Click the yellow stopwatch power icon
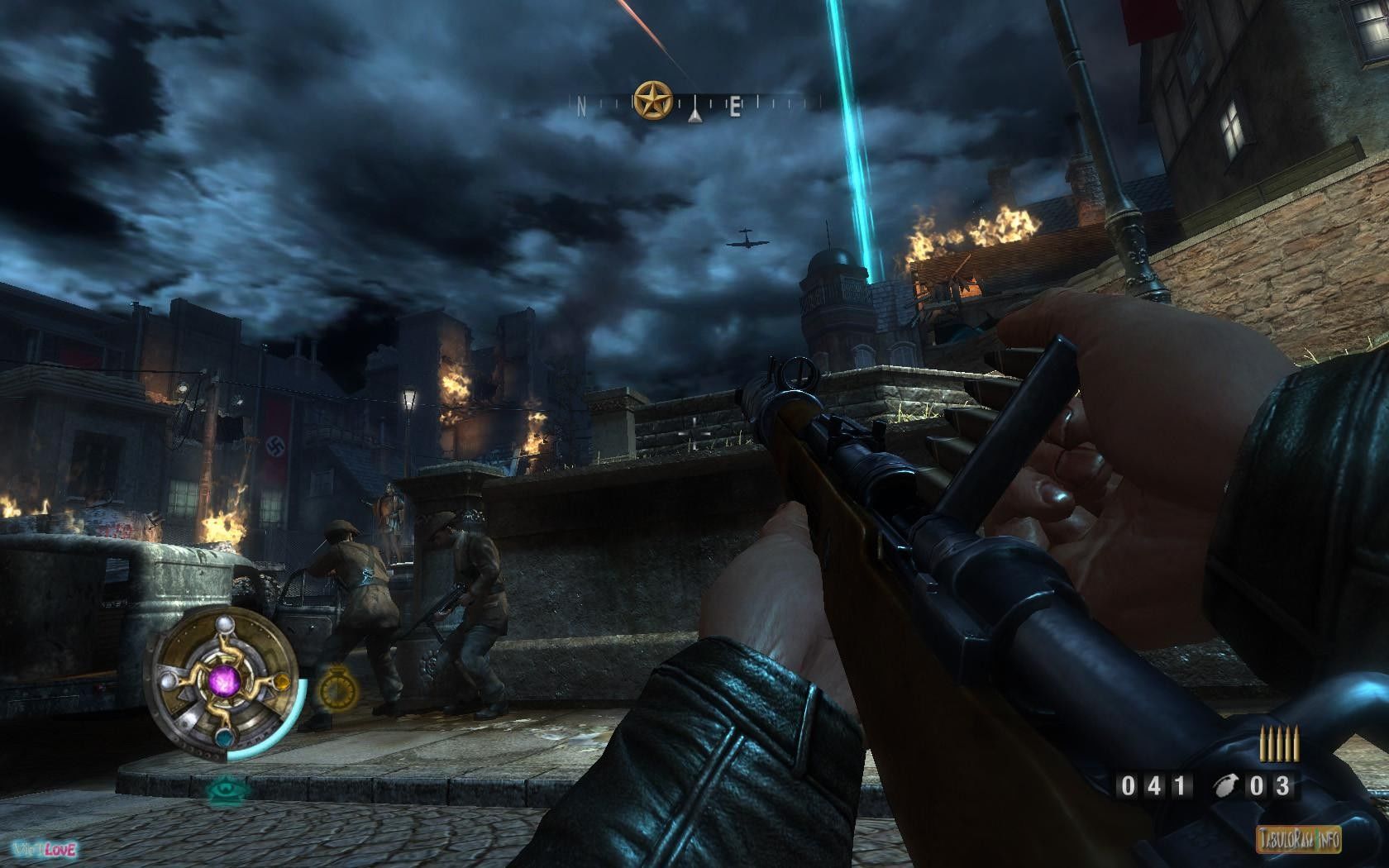The width and height of the screenshot is (1389, 868). (x=335, y=686)
